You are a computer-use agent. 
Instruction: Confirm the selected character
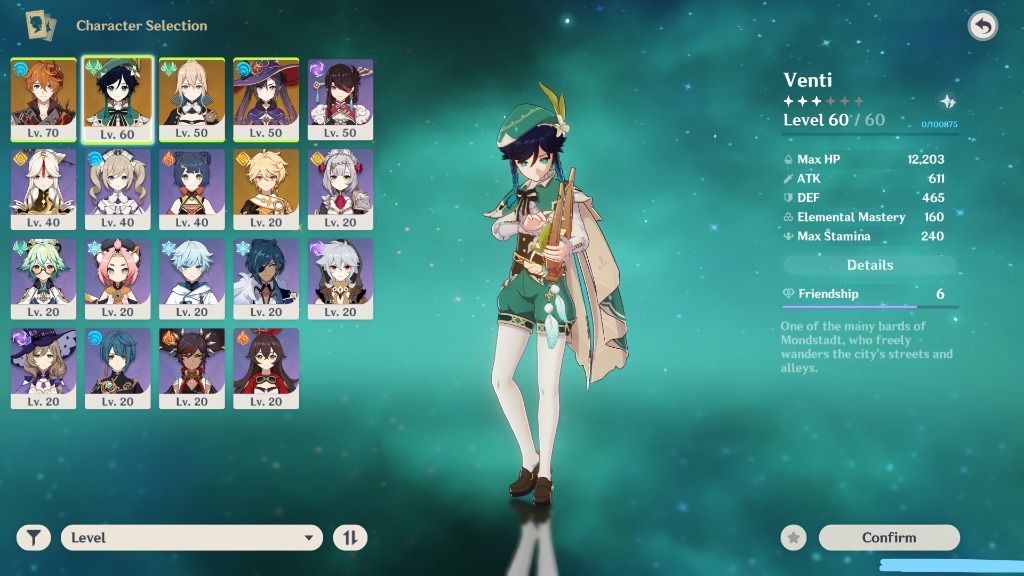[x=889, y=538]
